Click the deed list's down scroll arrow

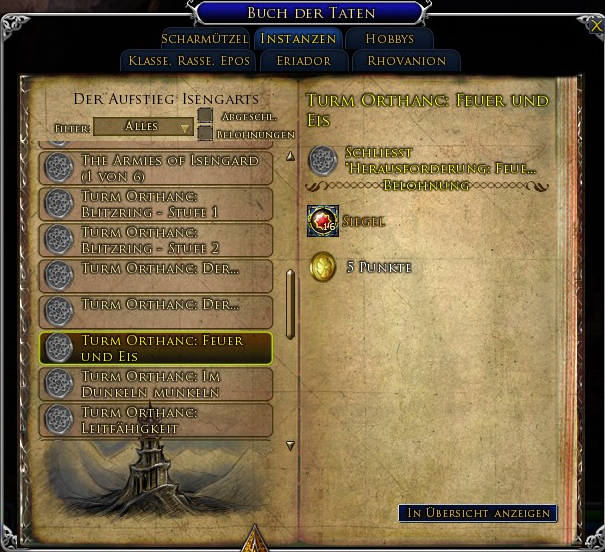click(291, 446)
